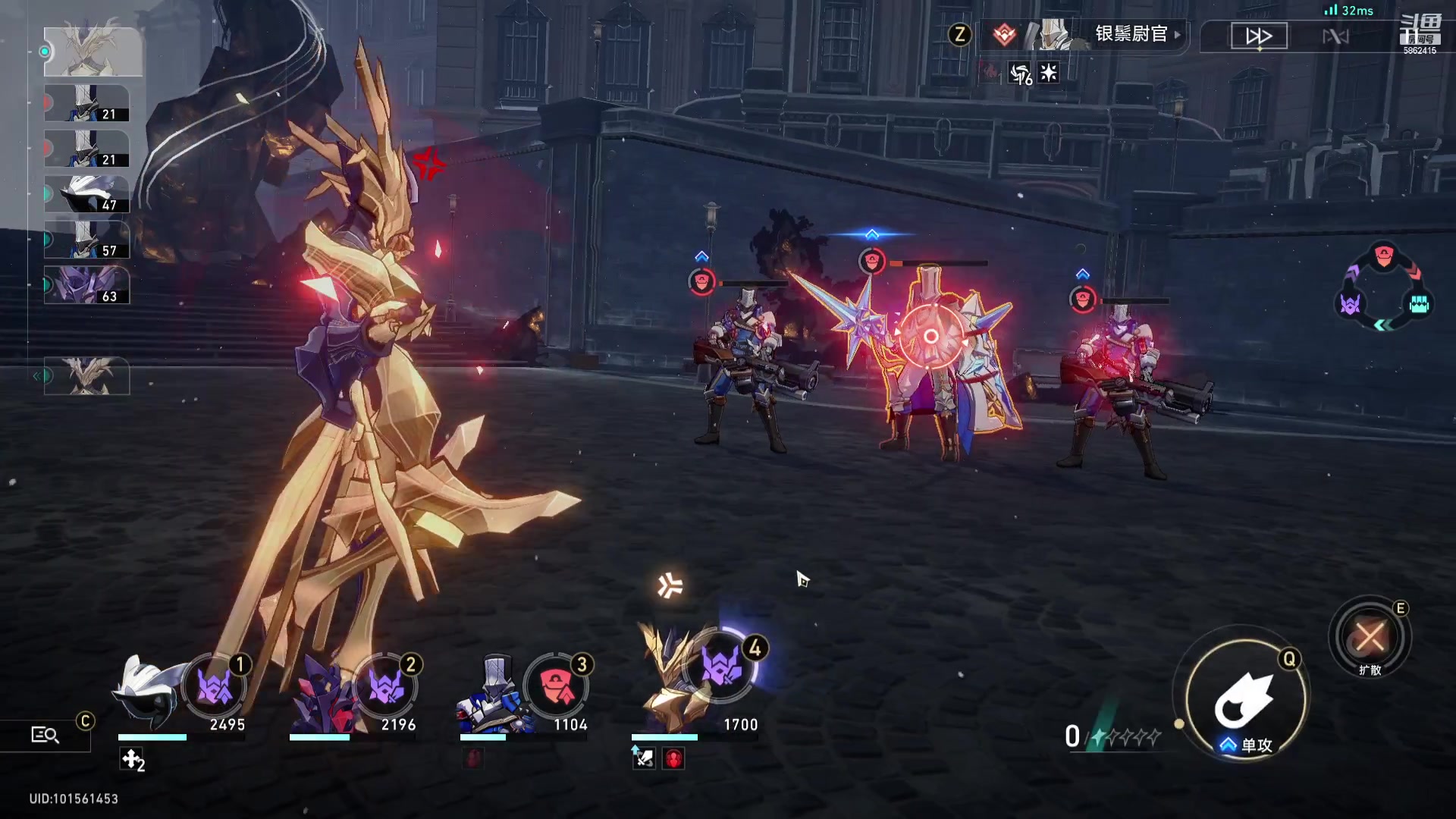This screenshot has width=1456, height=819.
Task: Click the turn-order entry numbered 57
Action: coord(86,240)
